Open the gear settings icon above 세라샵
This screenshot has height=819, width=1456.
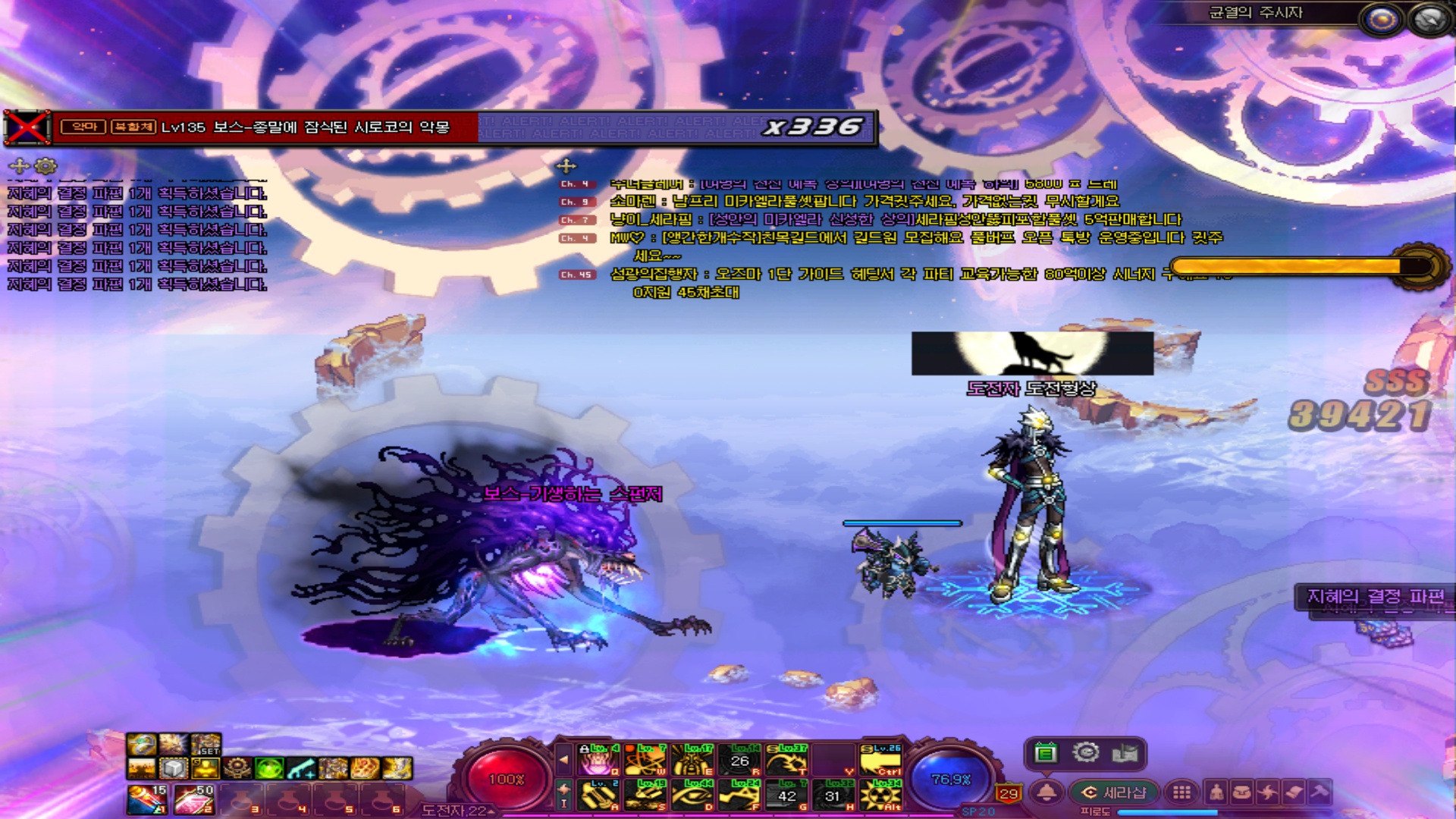tap(1086, 752)
